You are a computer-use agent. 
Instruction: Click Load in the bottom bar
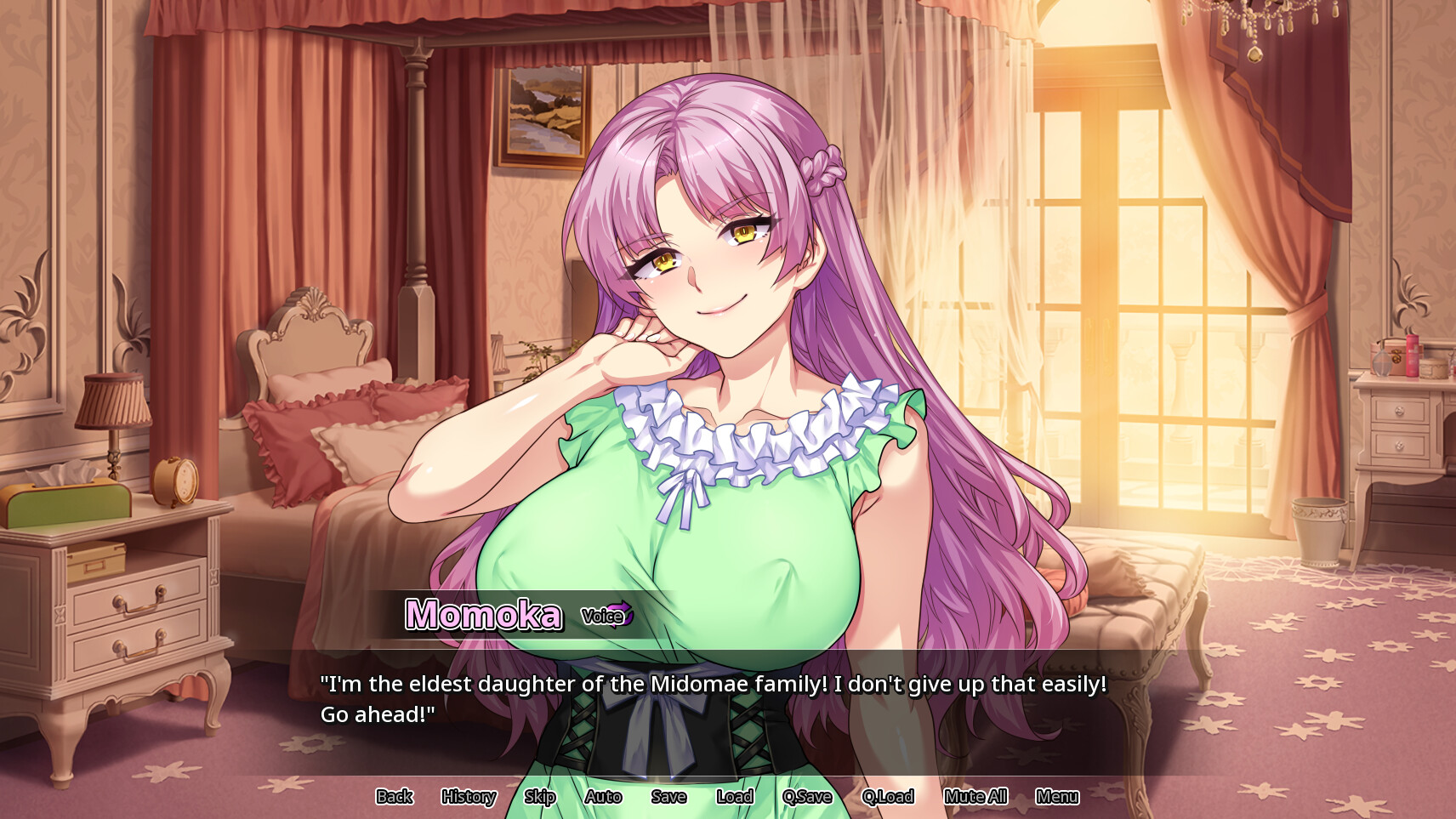click(x=734, y=797)
